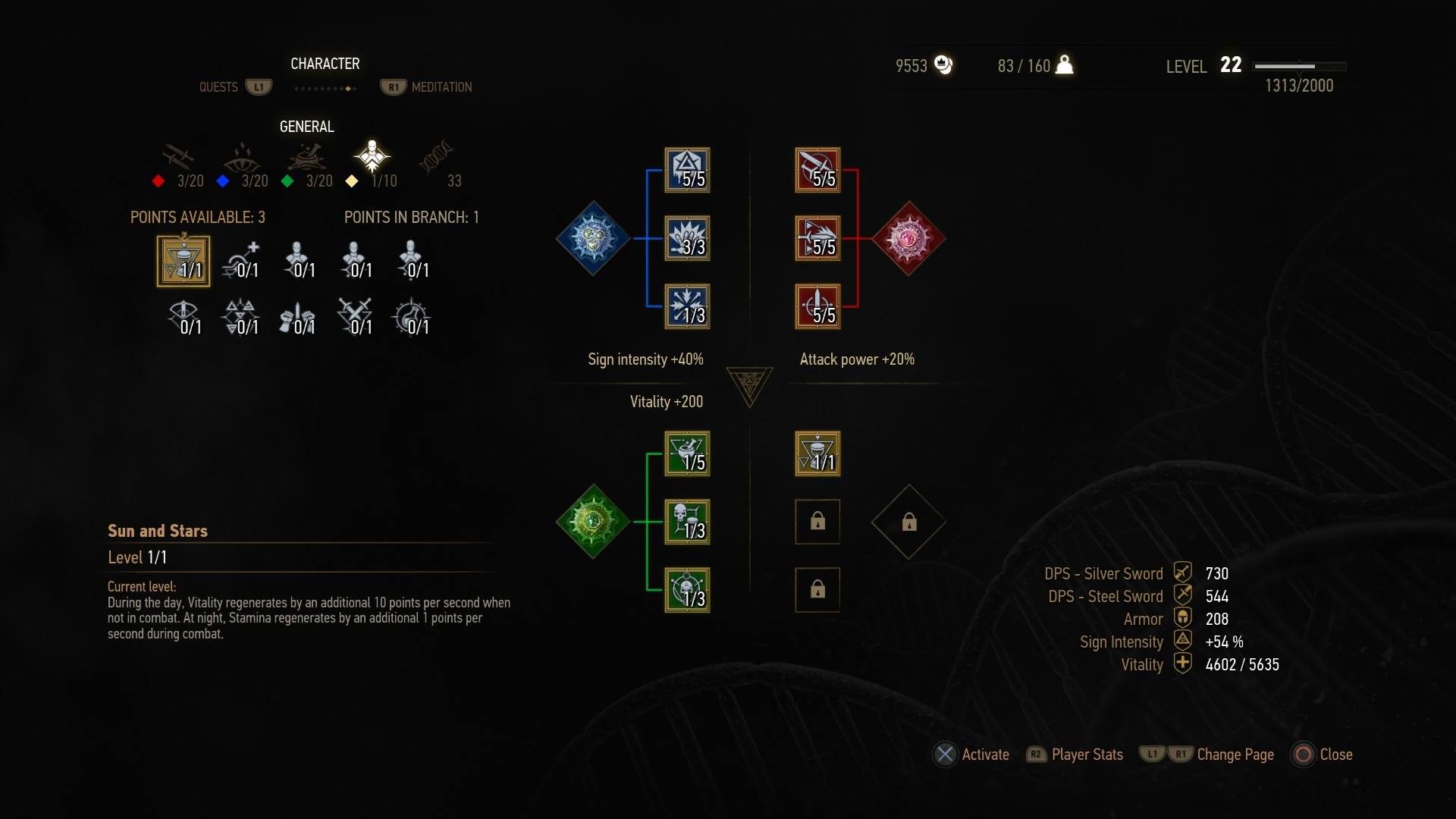Choose the potion flask general skill
1456x819 pixels.
(x=411, y=318)
